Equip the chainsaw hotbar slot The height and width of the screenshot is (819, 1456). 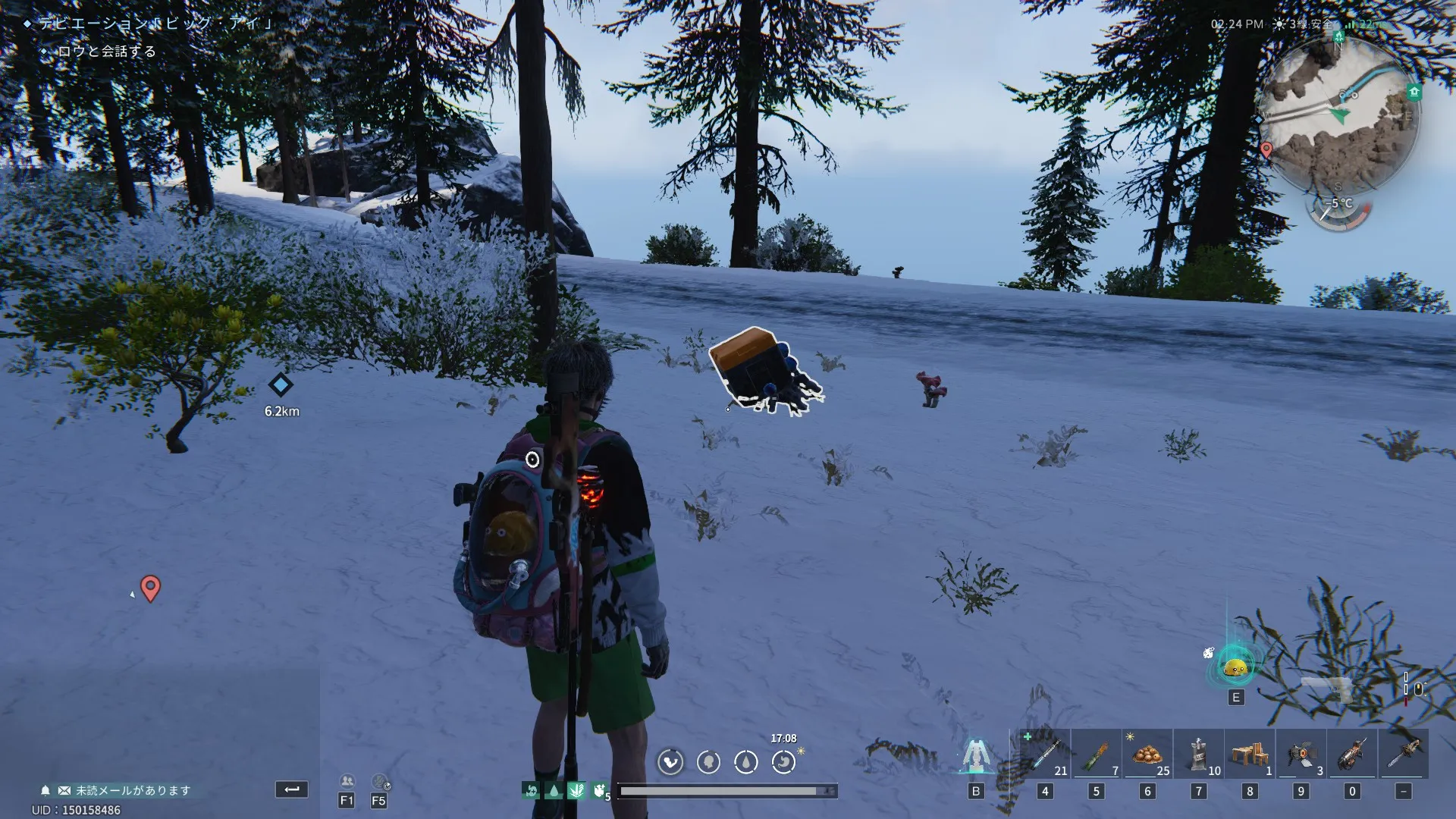pyautogui.click(x=1404, y=754)
